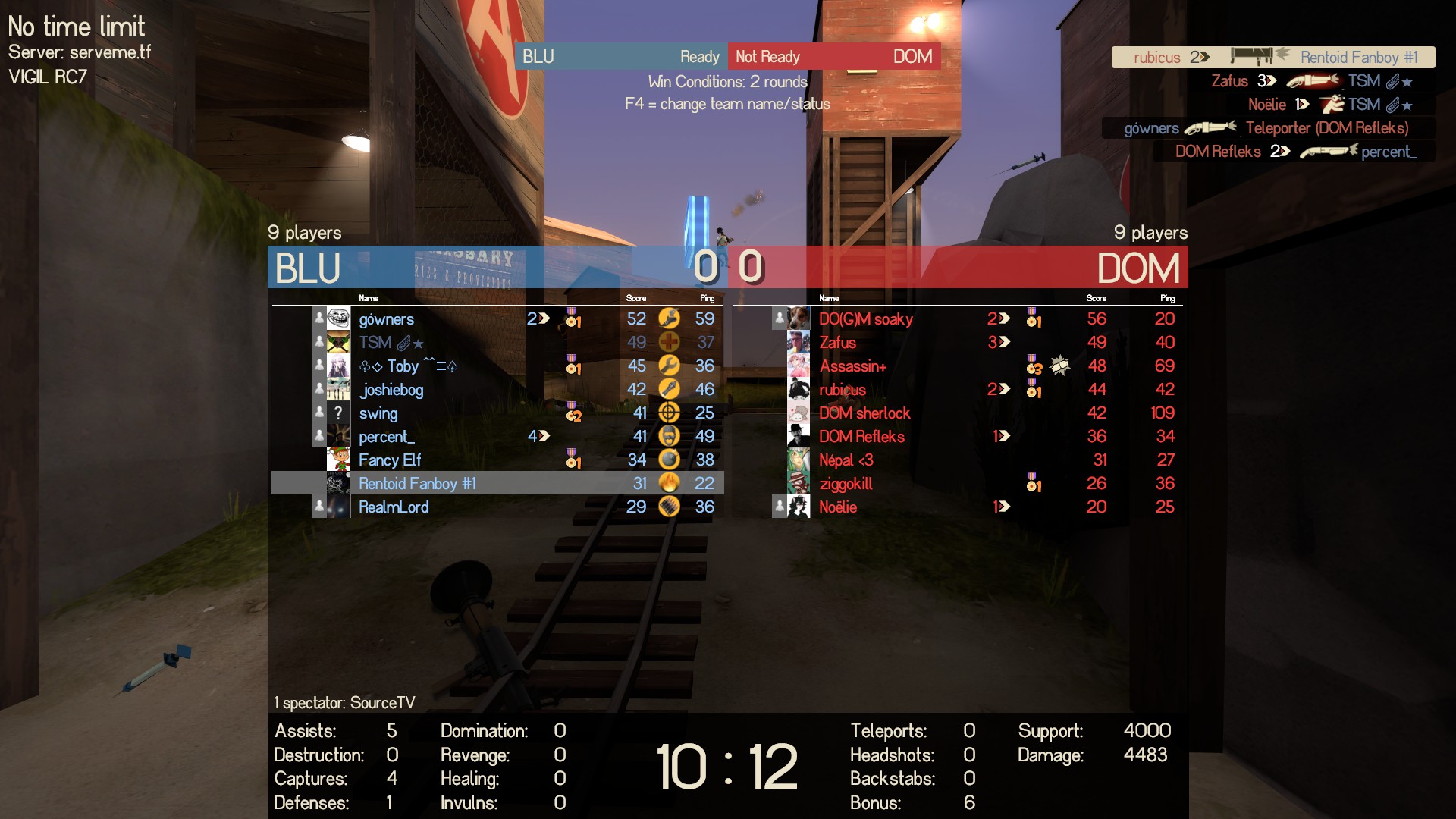Click Zafus on the DOM team
The height and width of the screenshot is (819, 1456).
click(x=837, y=343)
